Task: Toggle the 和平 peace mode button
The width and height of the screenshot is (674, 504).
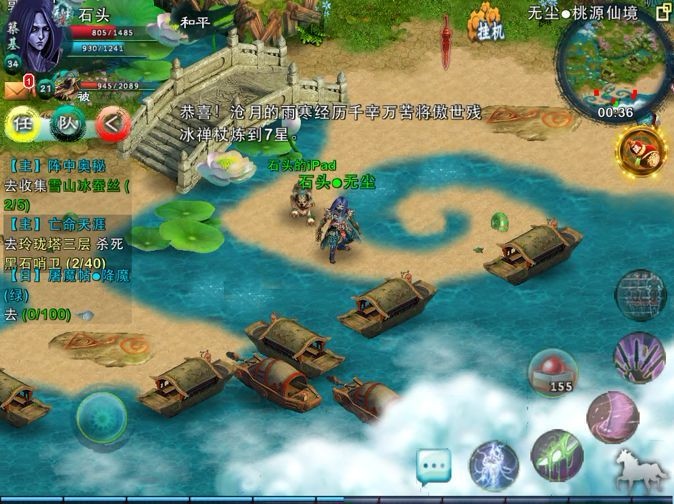Action: click(196, 18)
